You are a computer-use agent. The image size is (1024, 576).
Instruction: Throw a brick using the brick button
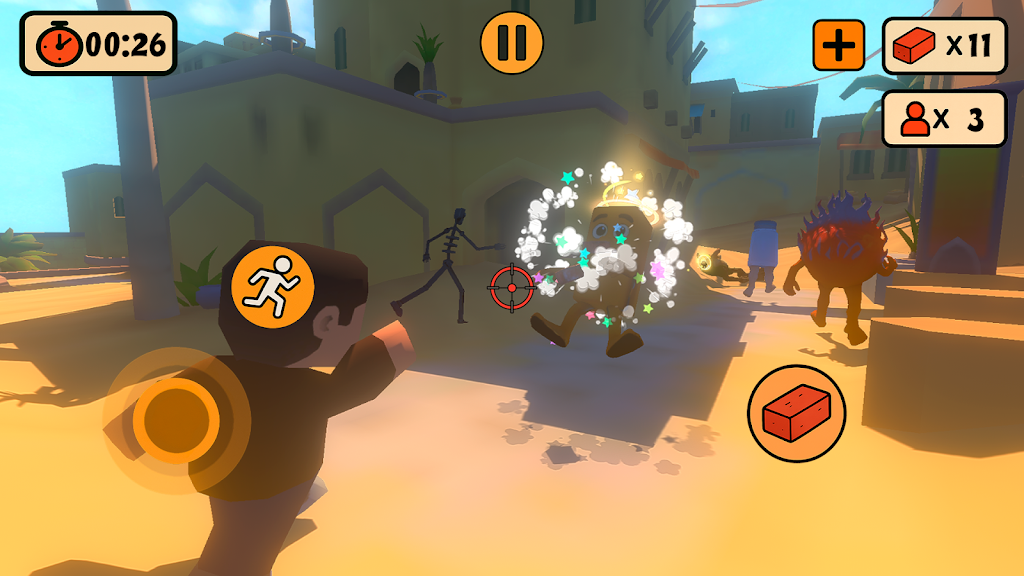tap(797, 413)
